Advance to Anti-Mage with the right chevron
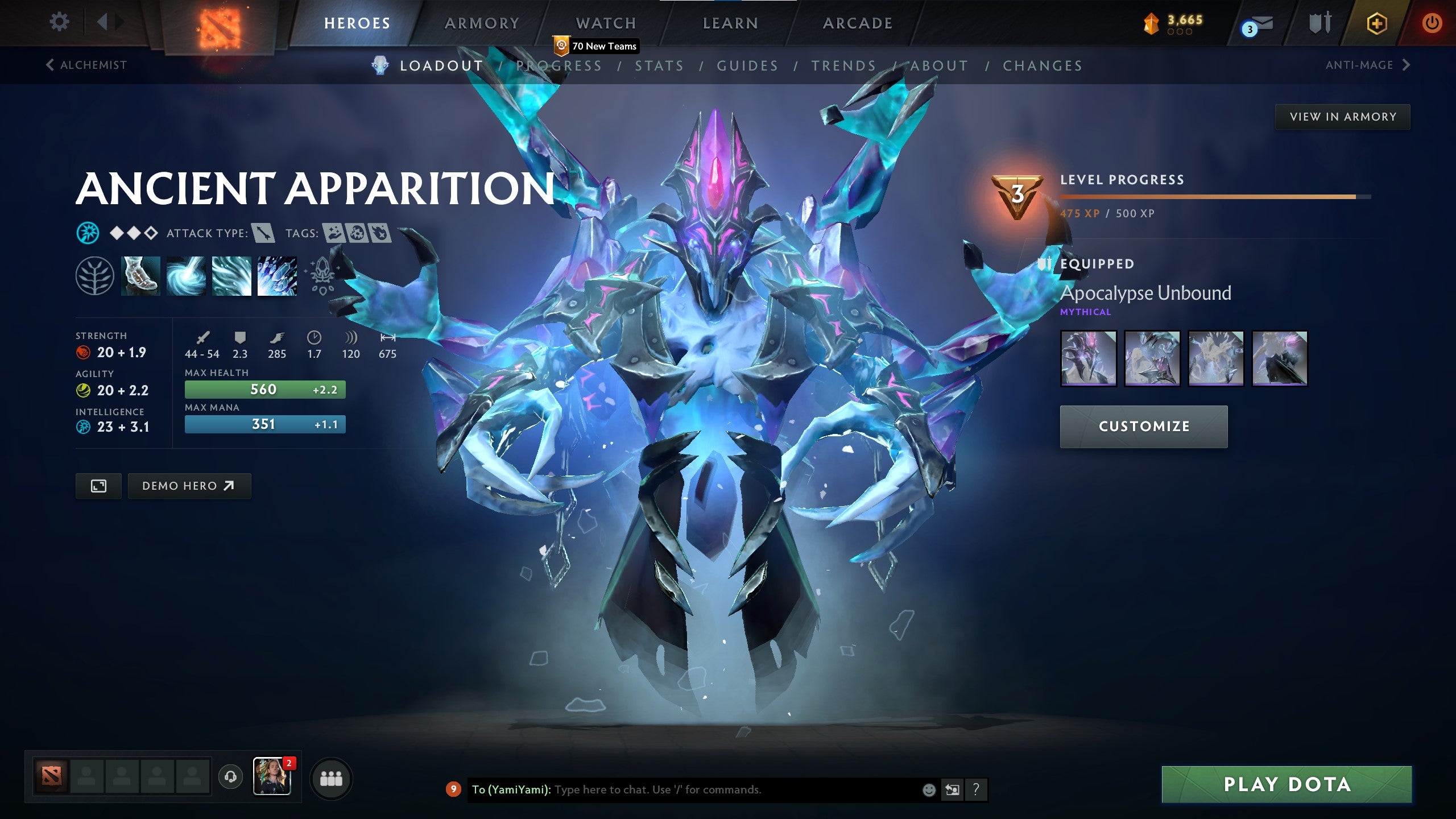The image size is (1456, 819). coord(1407,65)
